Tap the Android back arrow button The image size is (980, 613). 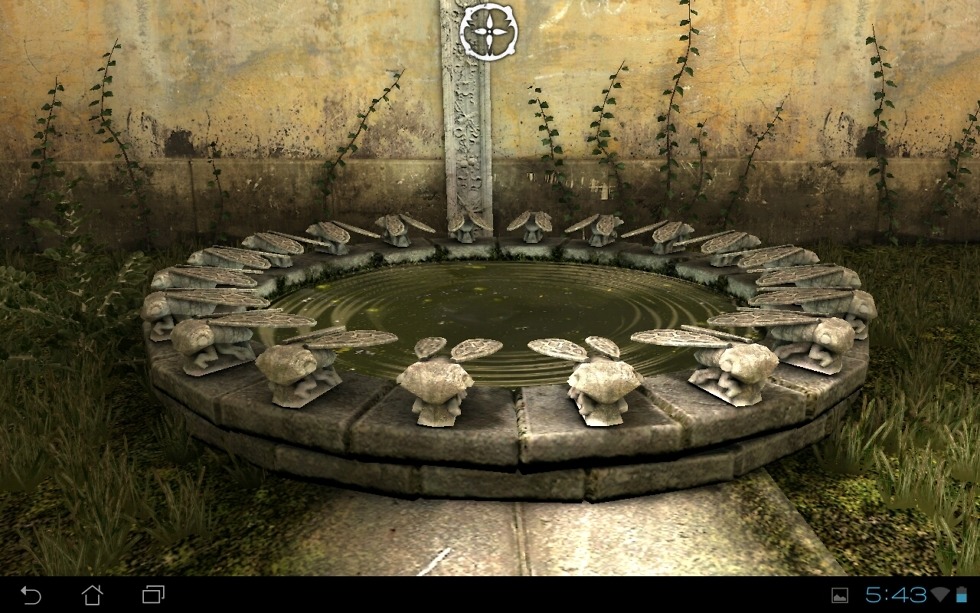click(x=31, y=595)
